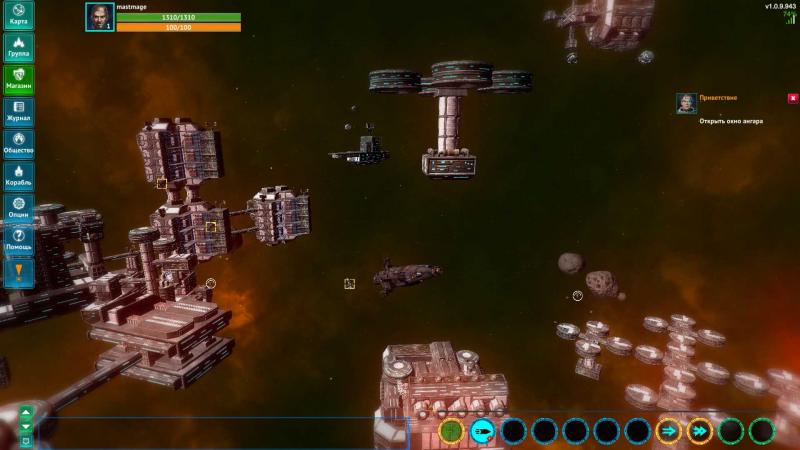Activate the missile weapon hotbar slot
The height and width of the screenshot is (450, 800).
click(482, 431)
